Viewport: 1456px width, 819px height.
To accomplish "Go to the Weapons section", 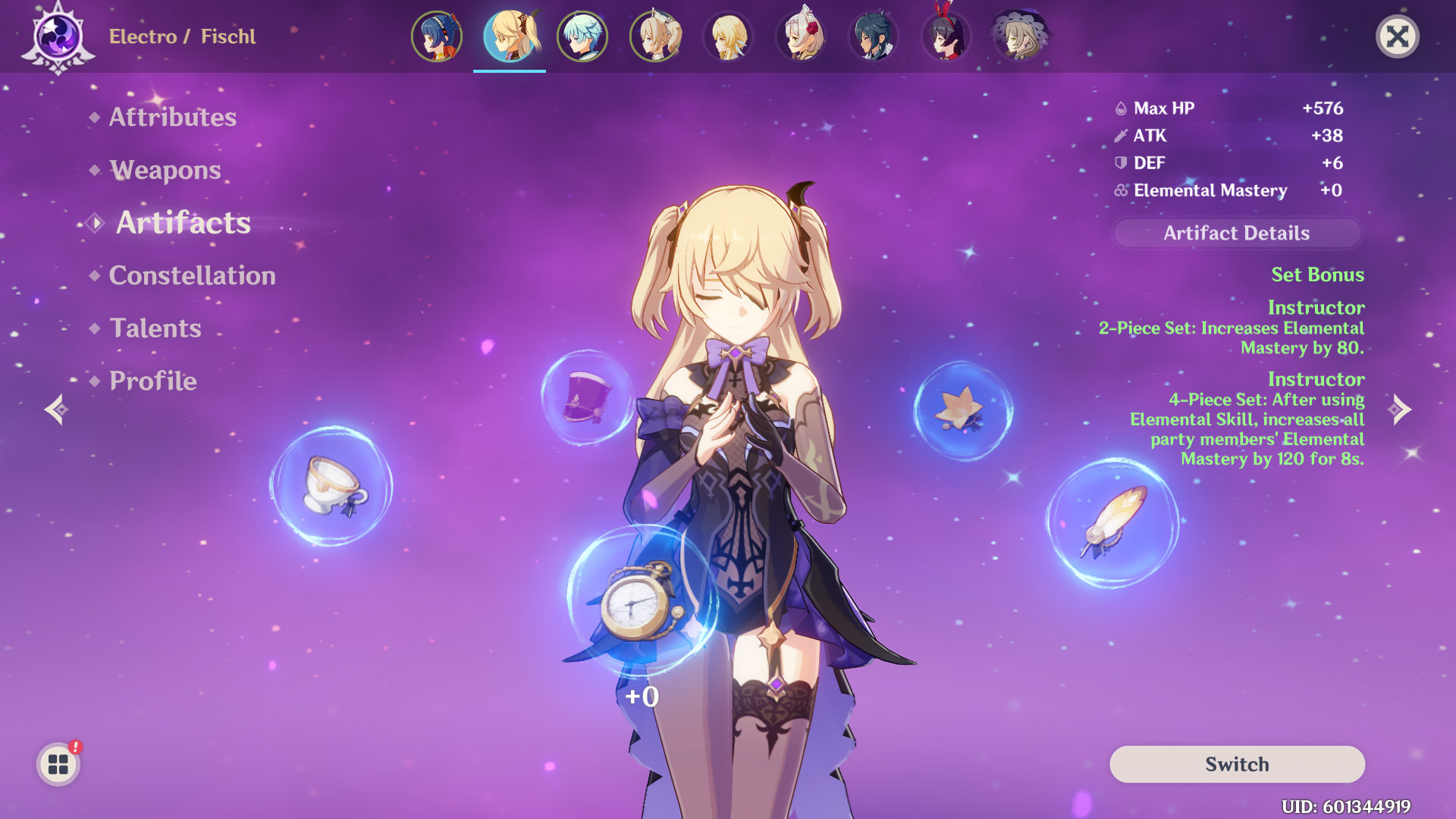I will tap(165, 170).
